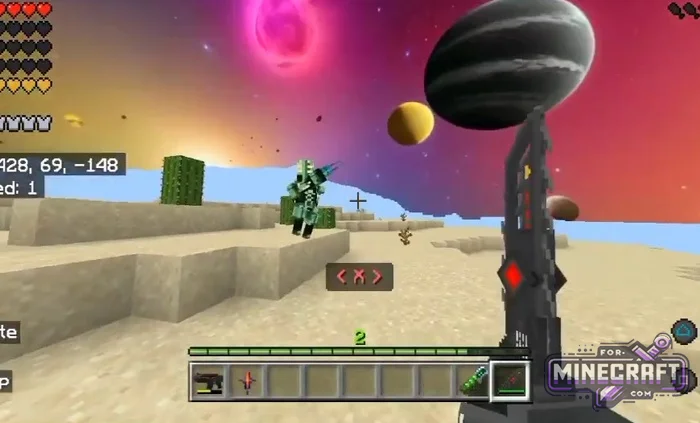Select the gun in the first hotbar slot
This screenshot has height=423, width=700.
pyautogui.click(x=209, y=381)
